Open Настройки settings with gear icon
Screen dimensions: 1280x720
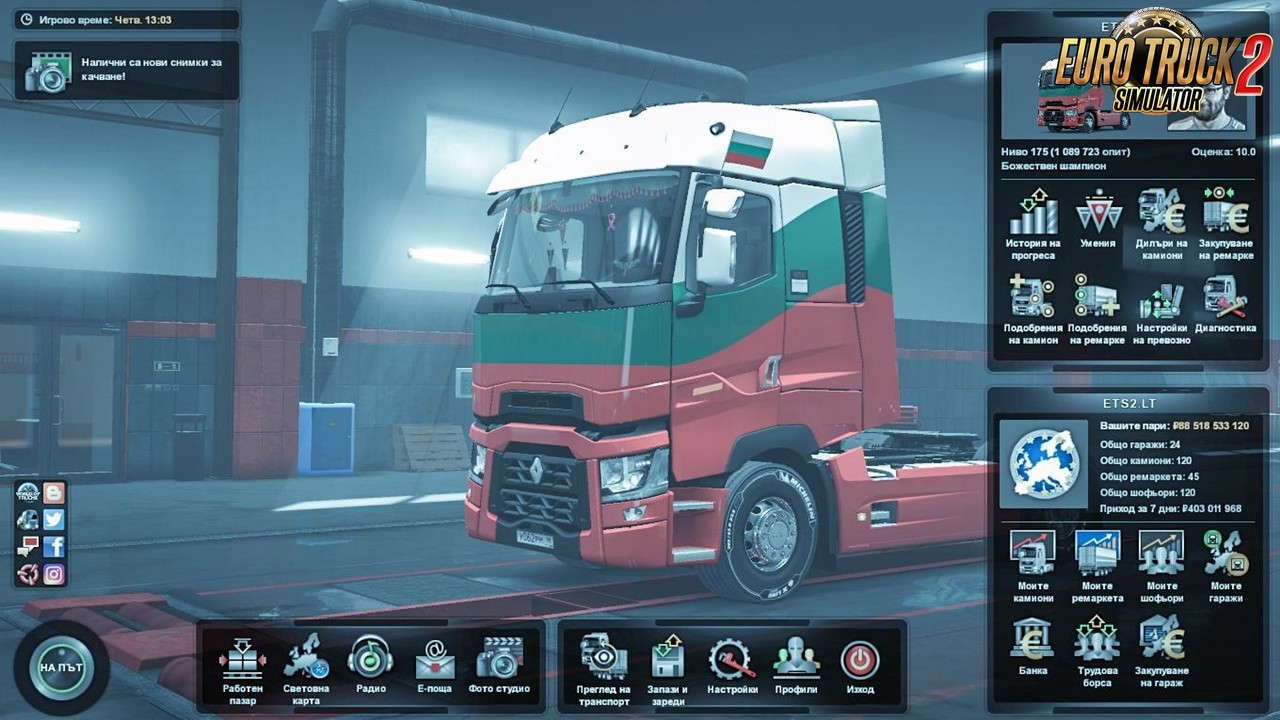732,663
